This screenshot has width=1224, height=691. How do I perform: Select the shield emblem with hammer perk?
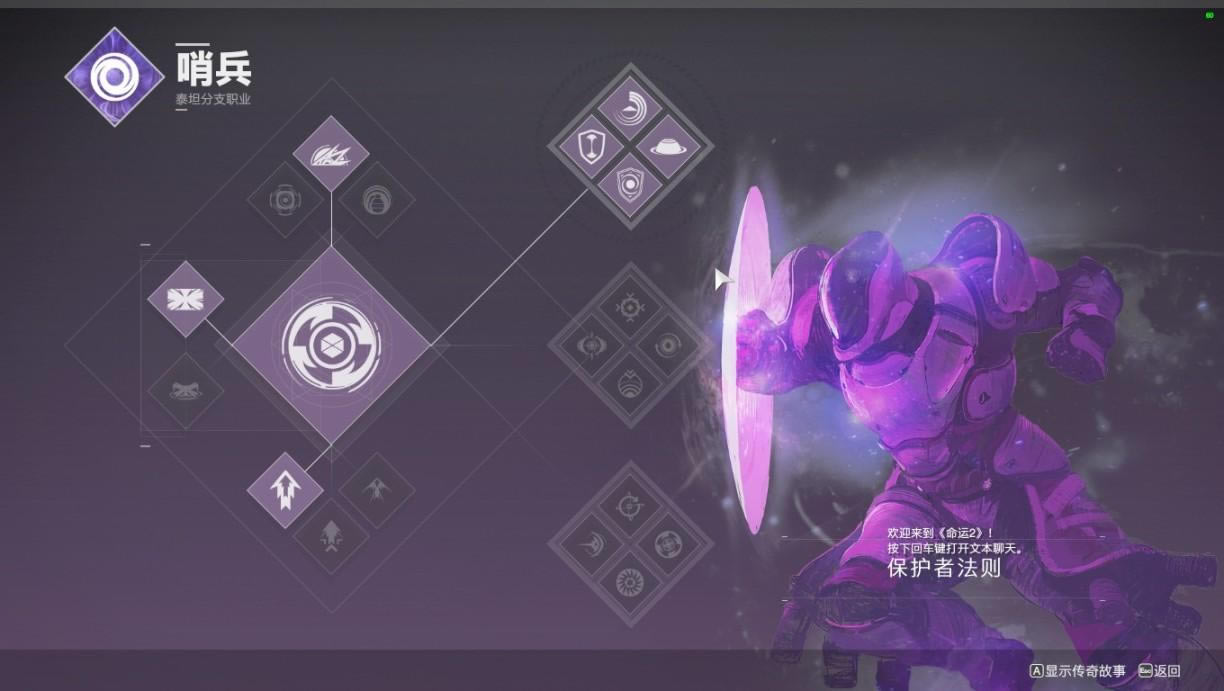coord(592,146)
